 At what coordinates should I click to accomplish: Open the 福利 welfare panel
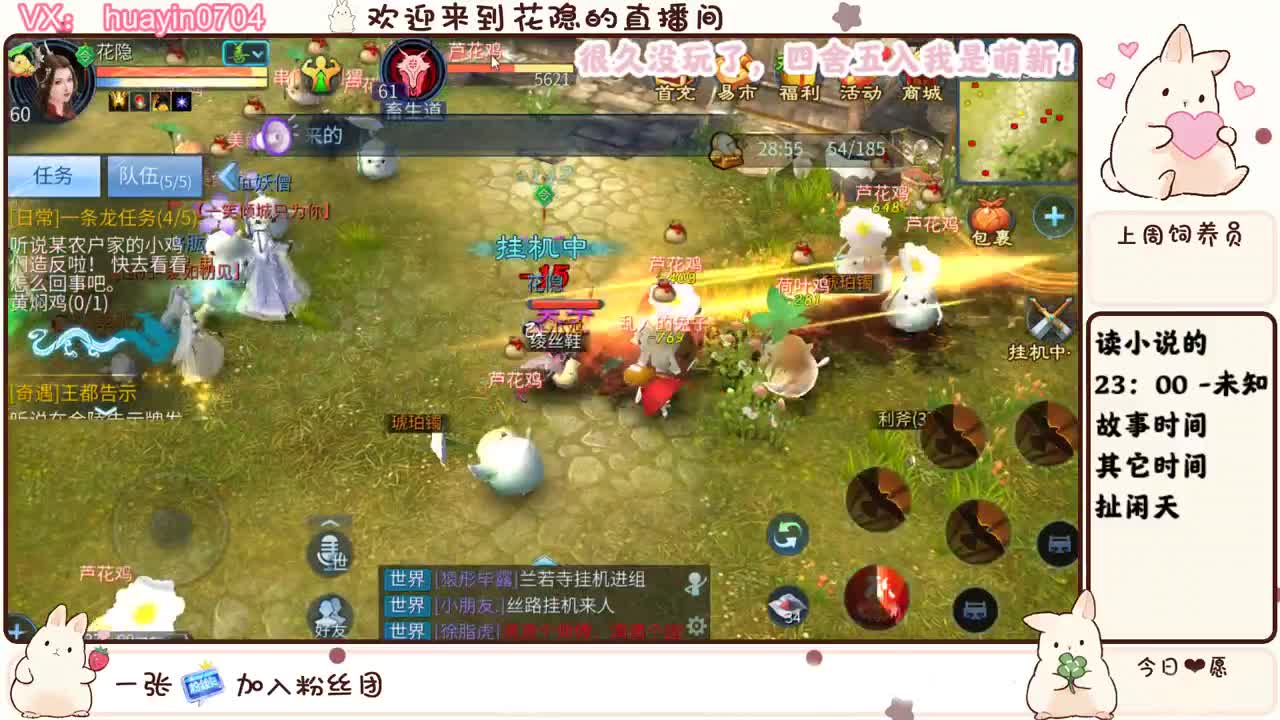coord(799,94)
